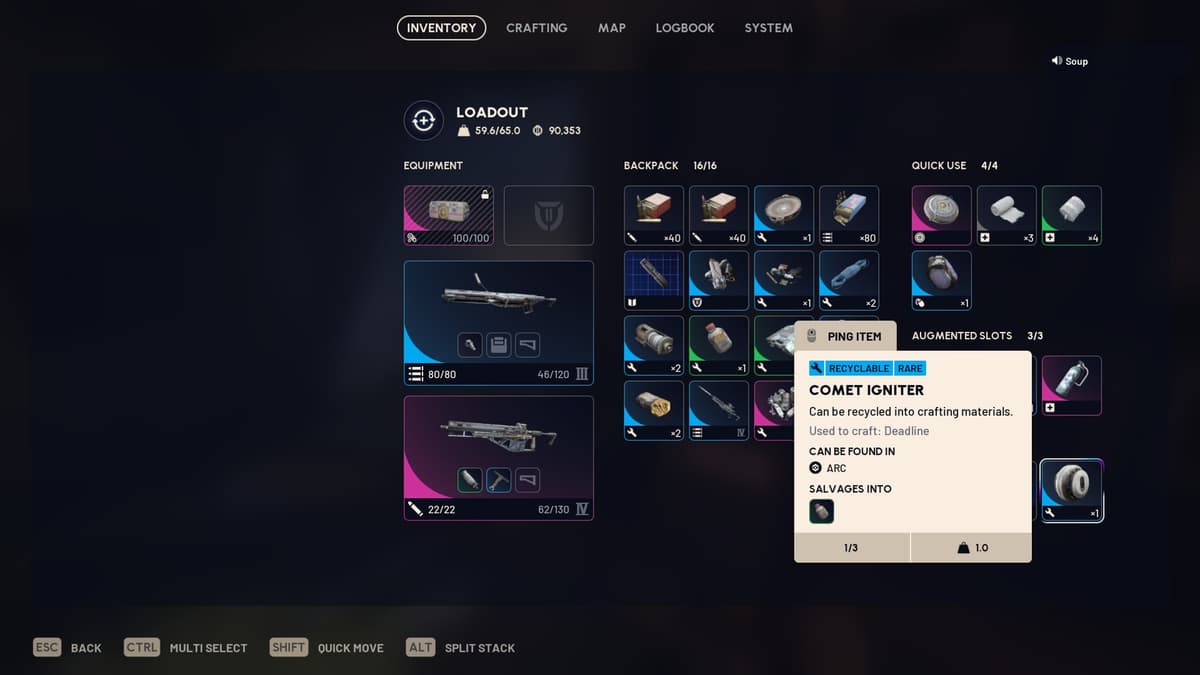Click the empty shield equipment slot
The height and width of the screenshot is (675, 1200).
(548, 215)
